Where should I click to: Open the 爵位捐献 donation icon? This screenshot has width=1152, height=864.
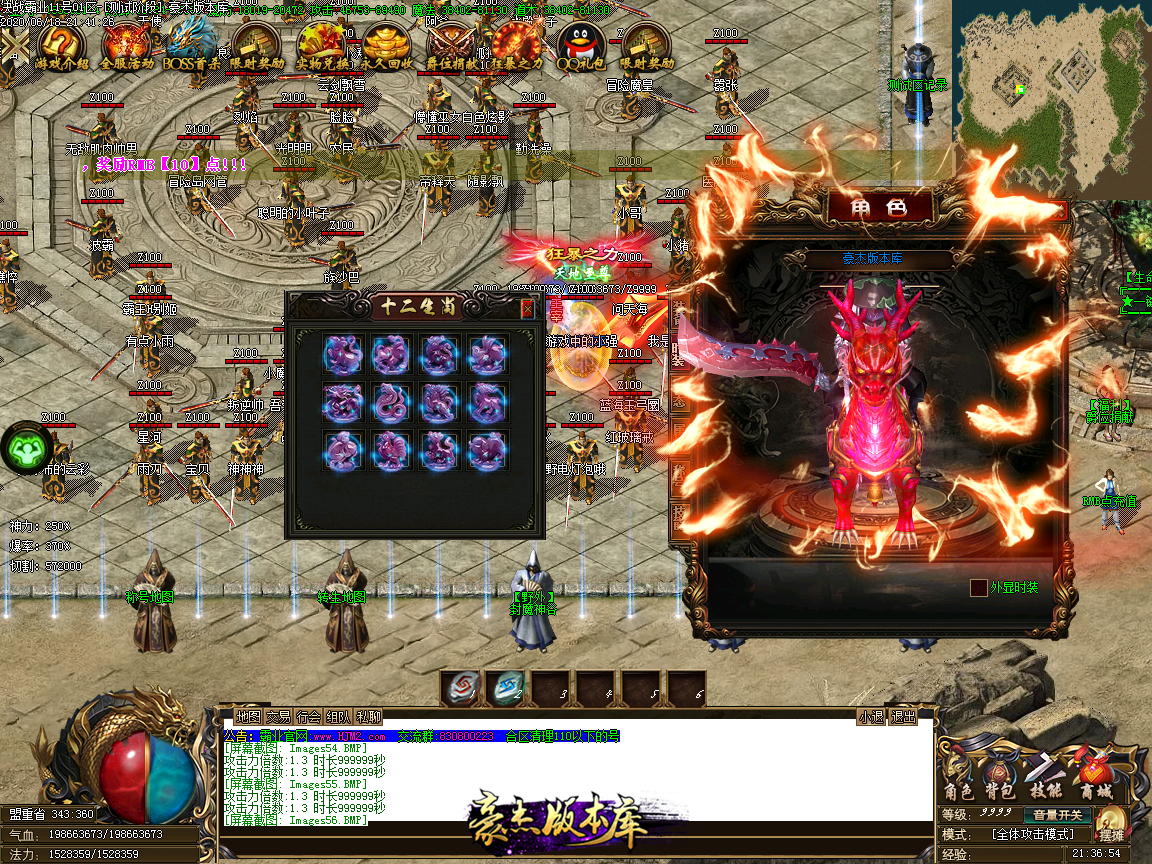click(452, 46)
